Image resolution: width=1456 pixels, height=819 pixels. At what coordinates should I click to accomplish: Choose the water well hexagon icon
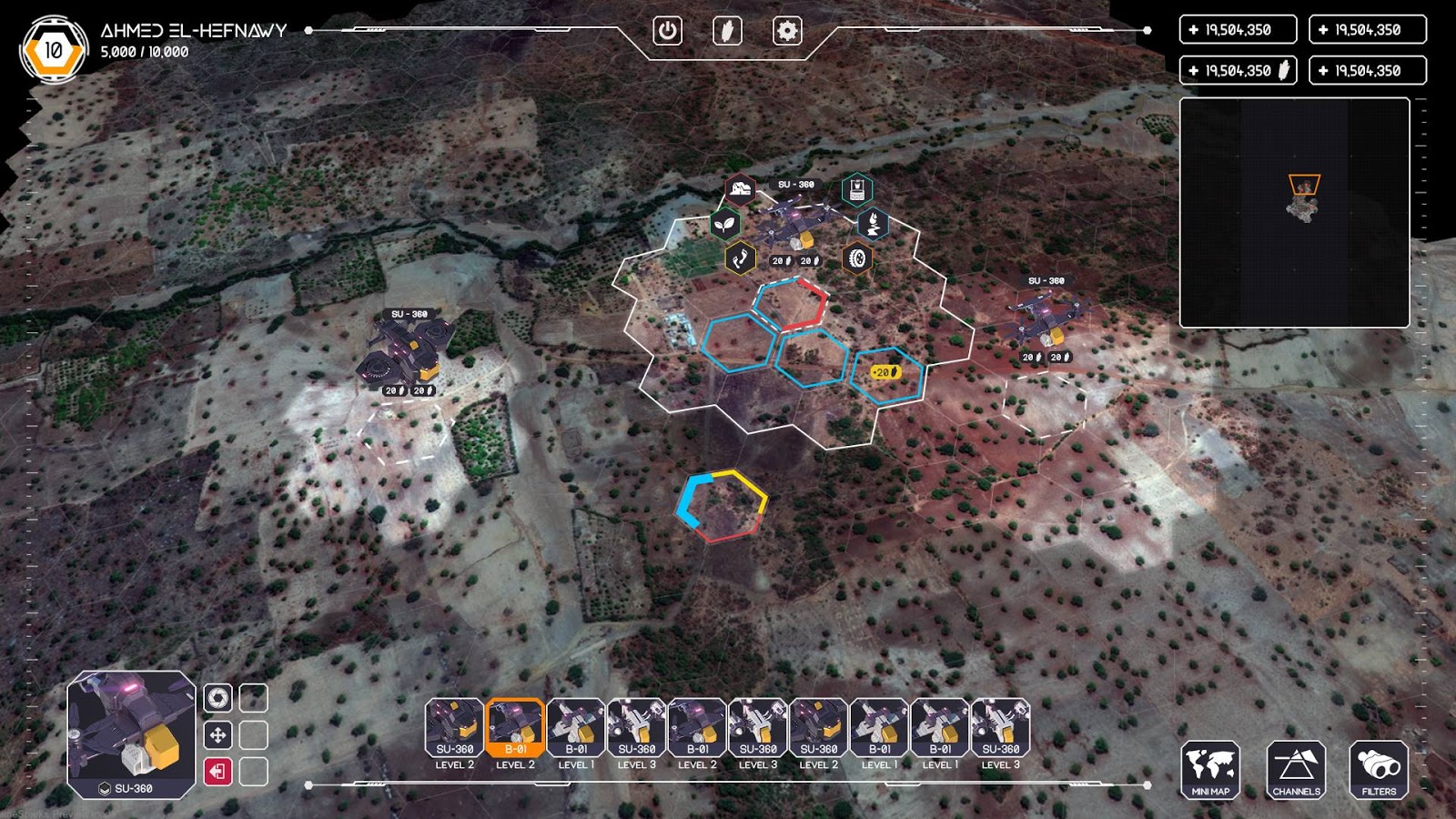(855, 190)
